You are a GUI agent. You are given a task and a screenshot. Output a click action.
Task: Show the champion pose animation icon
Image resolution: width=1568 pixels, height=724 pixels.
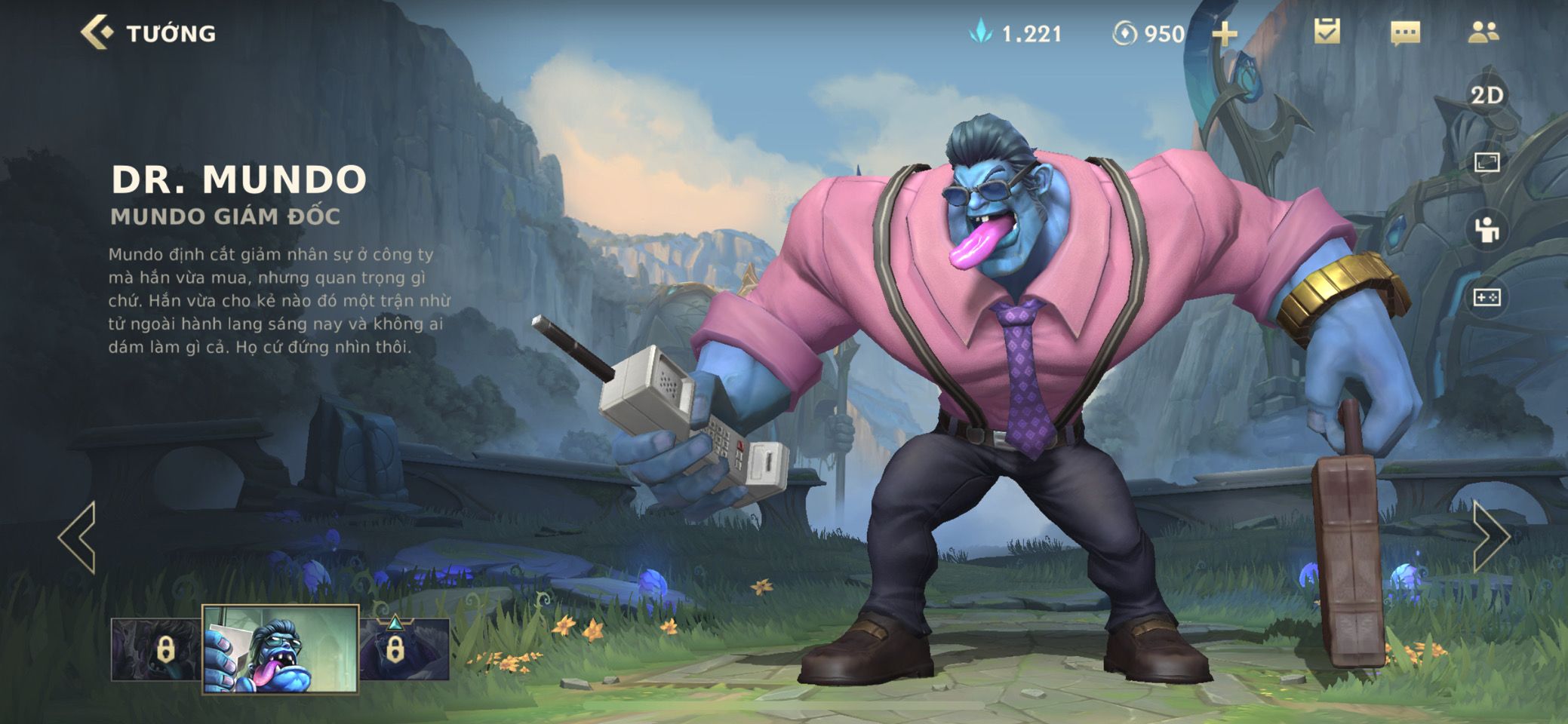[x=1487, y=230]
